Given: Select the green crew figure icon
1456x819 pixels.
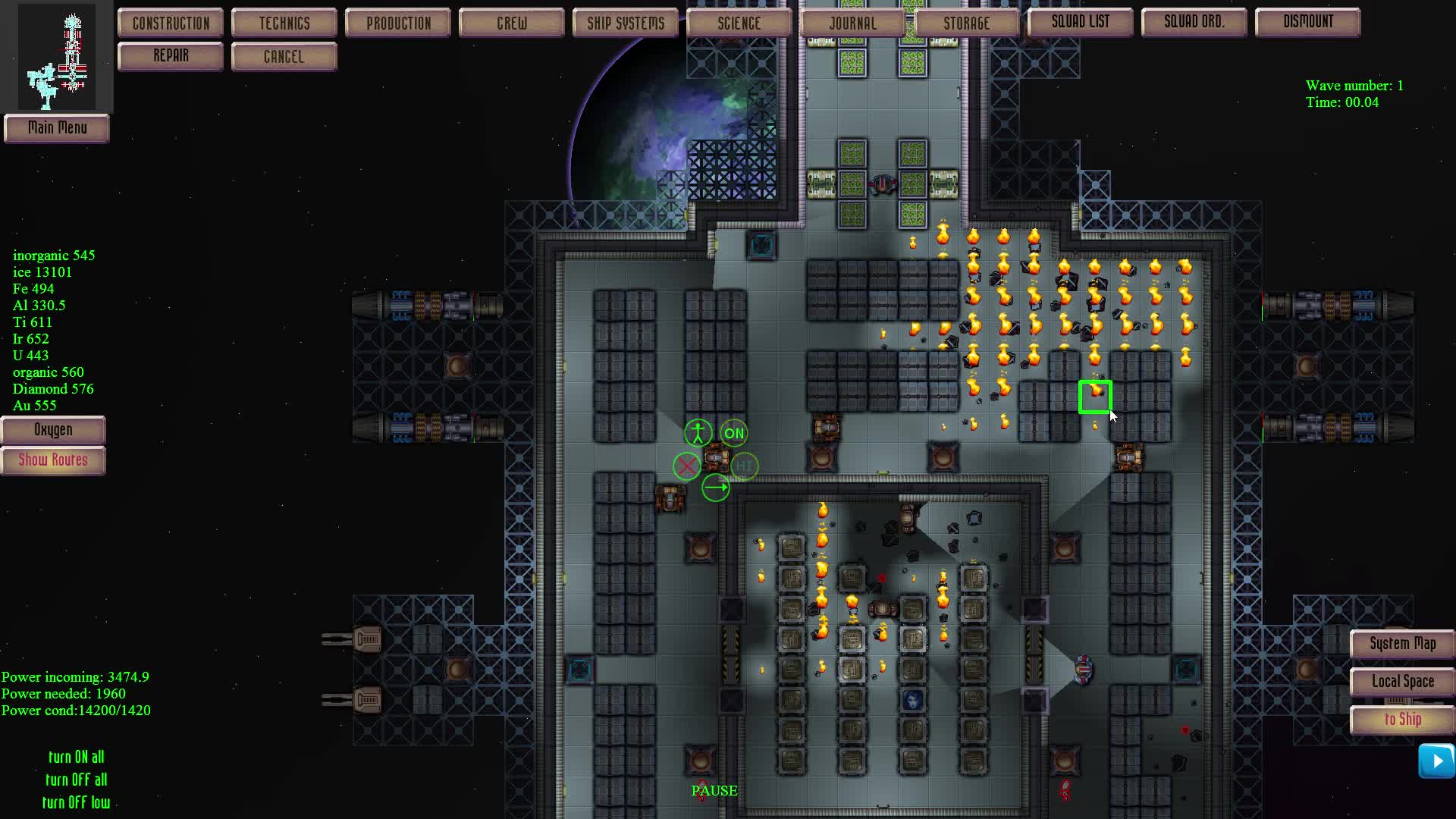Looking at the screenshot, I should pyautogui.click(x=697, y=432).
